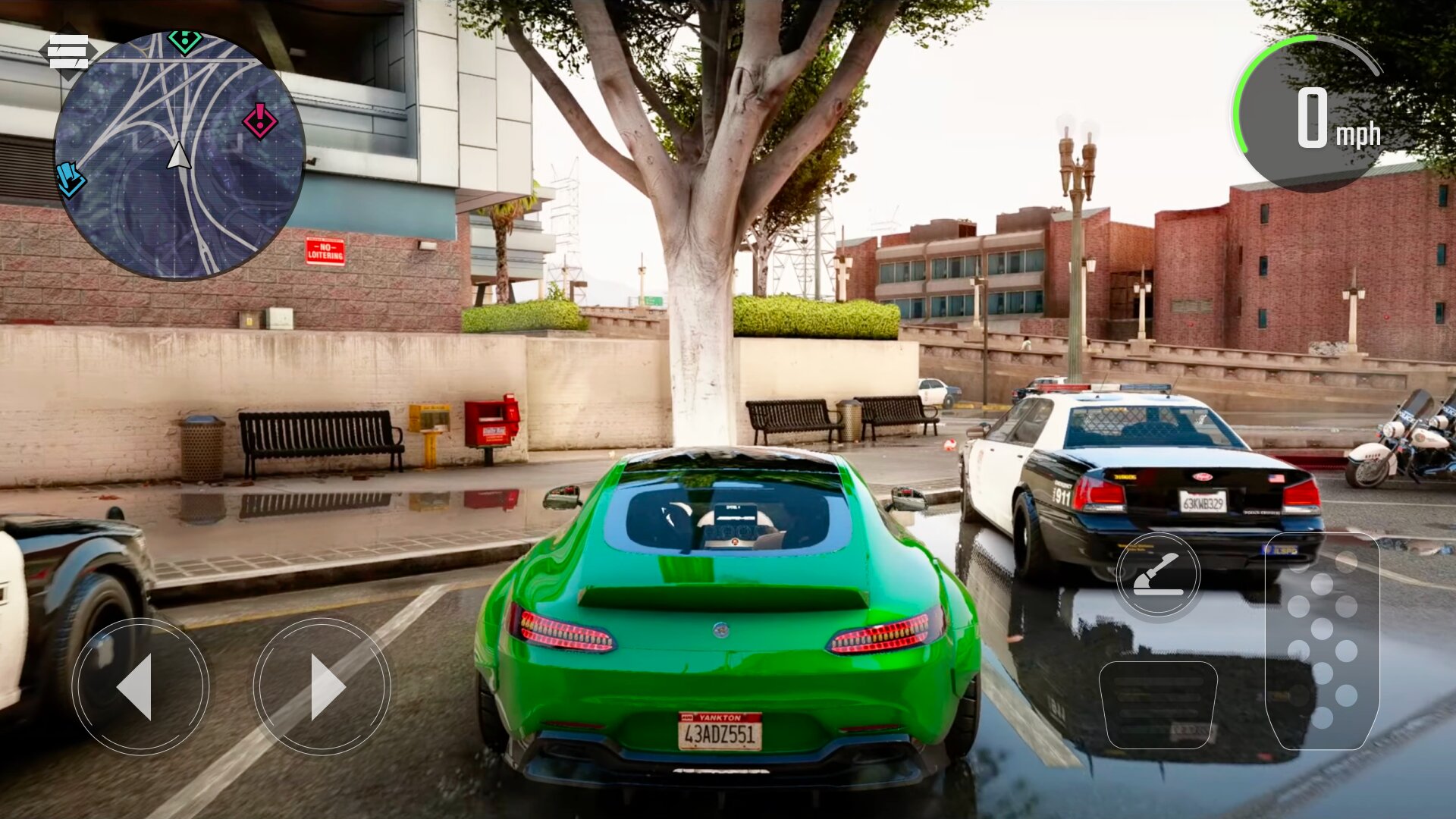Select the green marker at minimap top
Screen dimensions: 1456x819
[x=184, y=41]
